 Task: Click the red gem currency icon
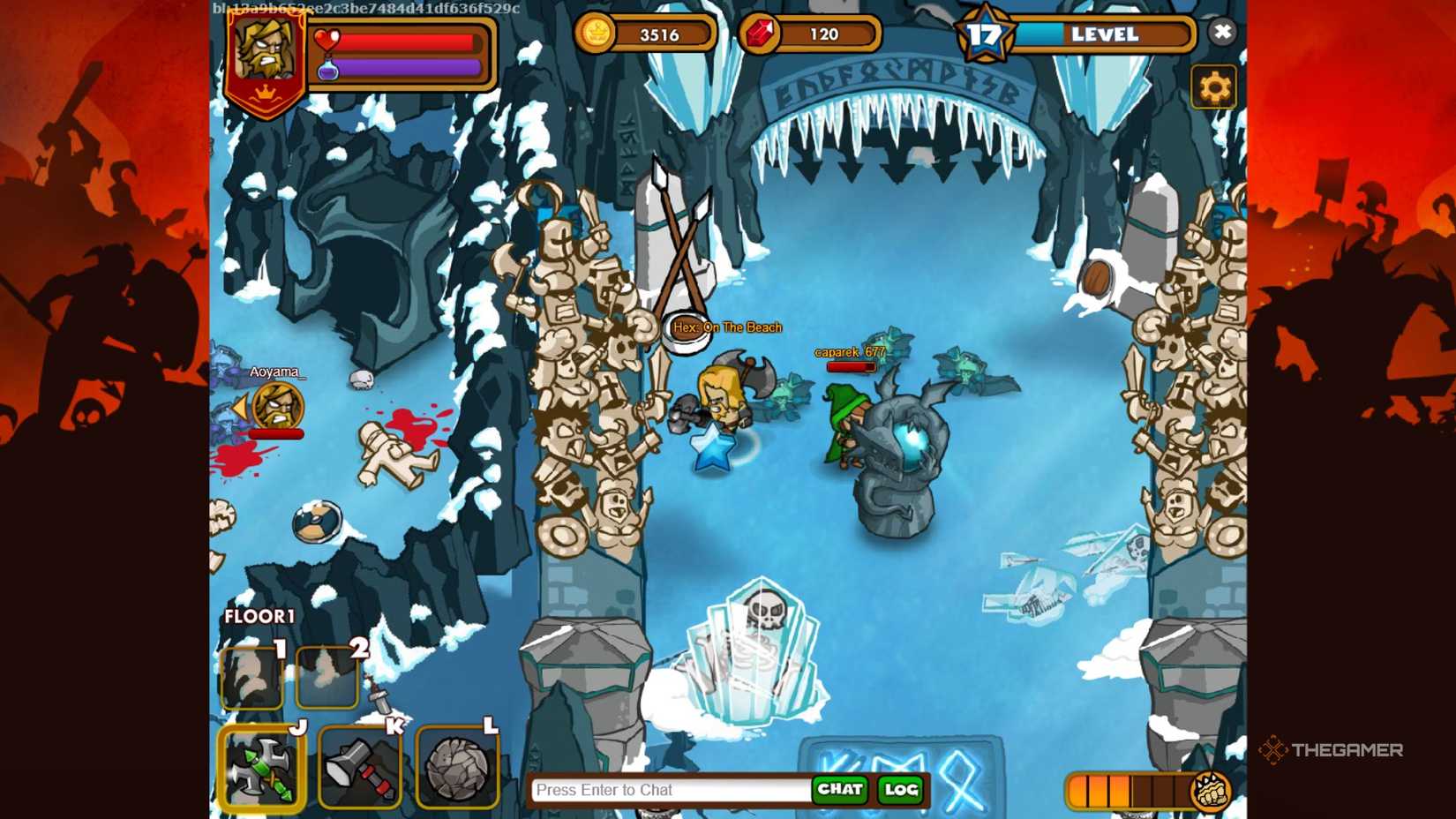click(762, 34)
